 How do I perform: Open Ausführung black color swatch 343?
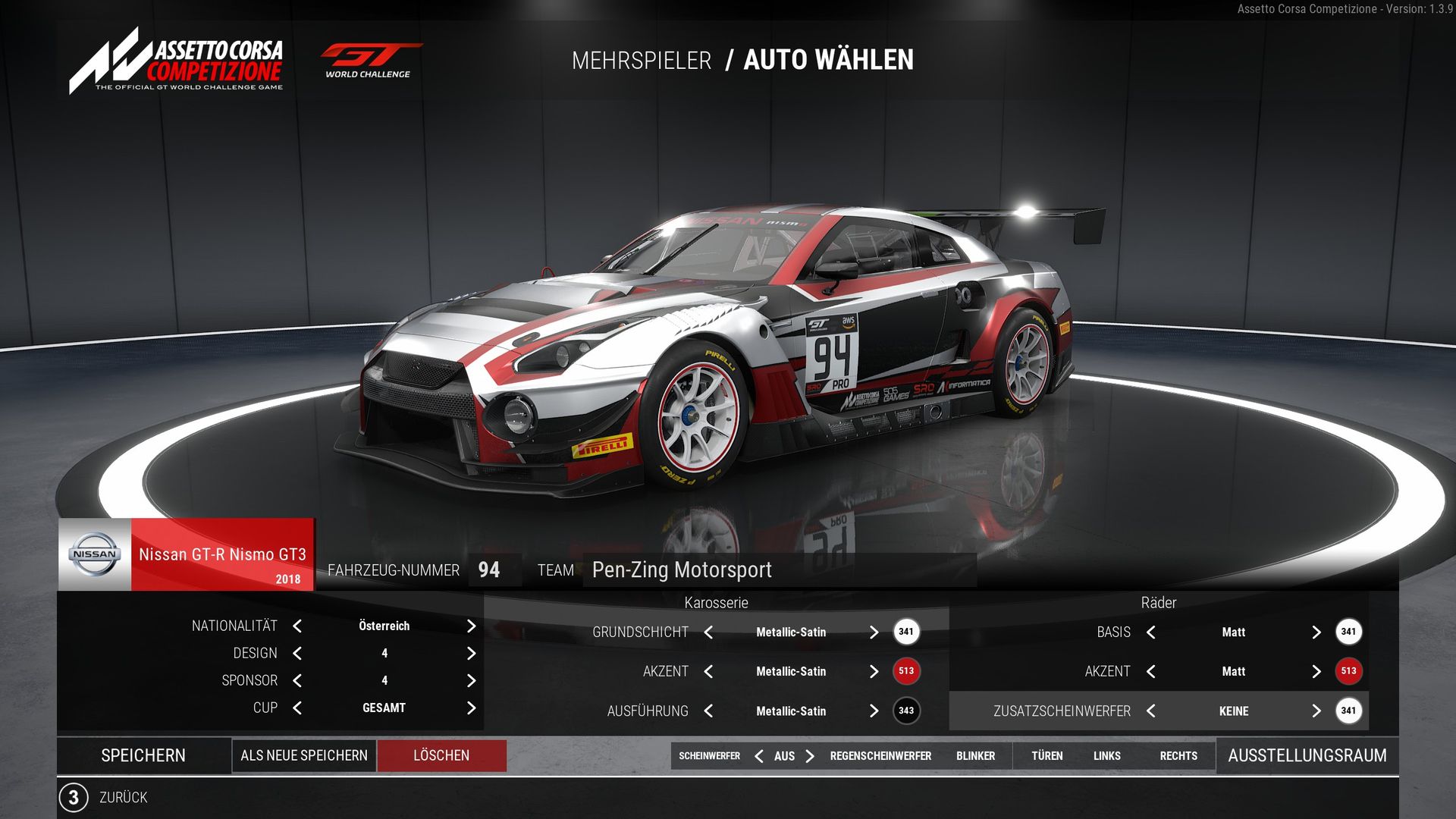[906, 711]
